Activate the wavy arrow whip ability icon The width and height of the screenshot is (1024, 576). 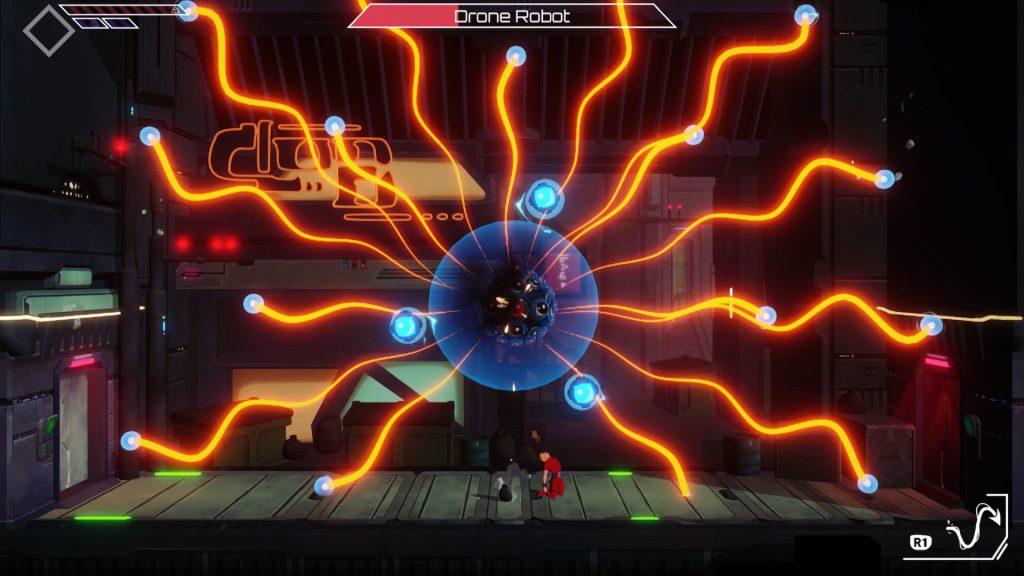[971, 530]
